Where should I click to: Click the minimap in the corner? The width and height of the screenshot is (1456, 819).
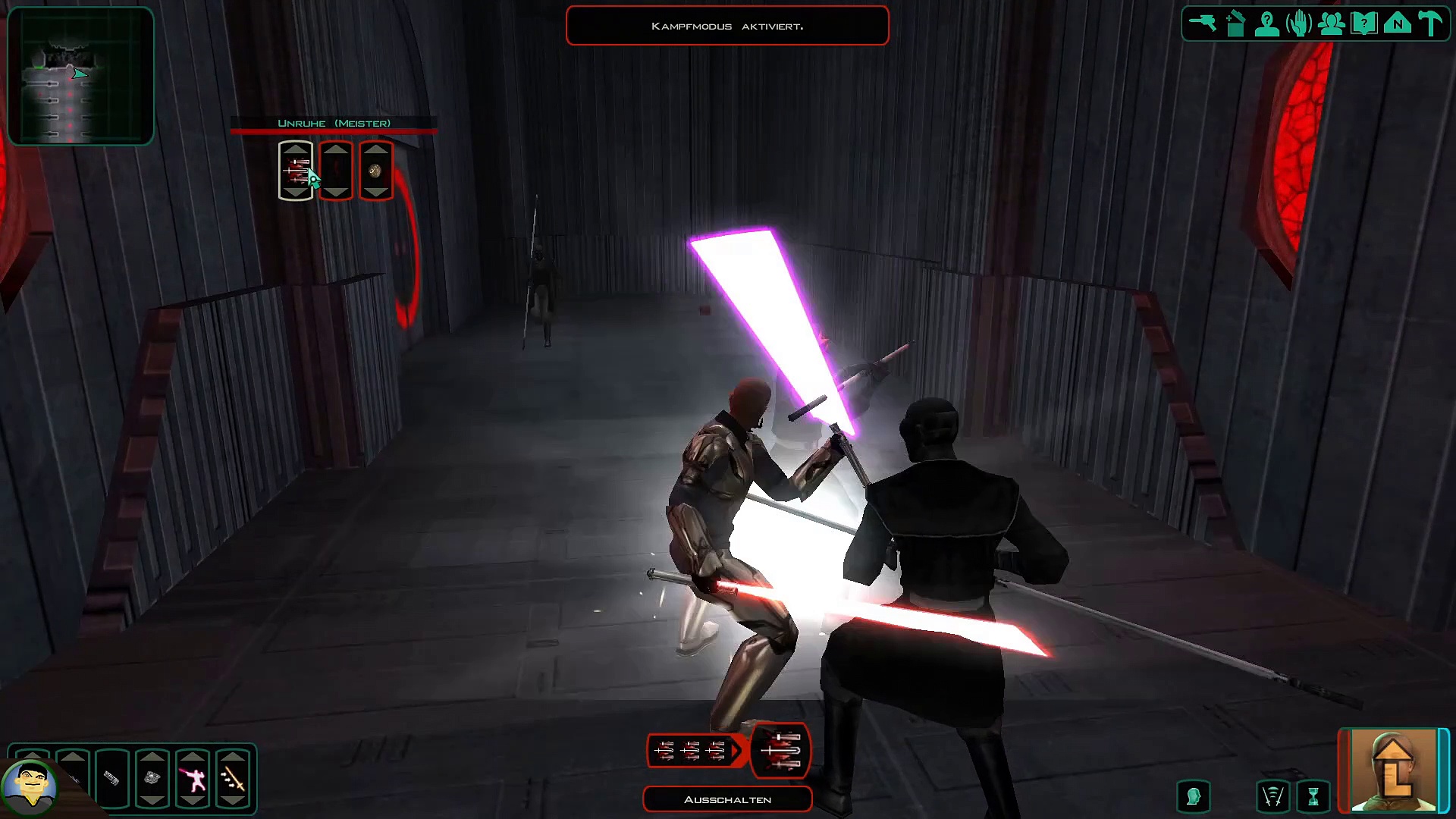80,76
